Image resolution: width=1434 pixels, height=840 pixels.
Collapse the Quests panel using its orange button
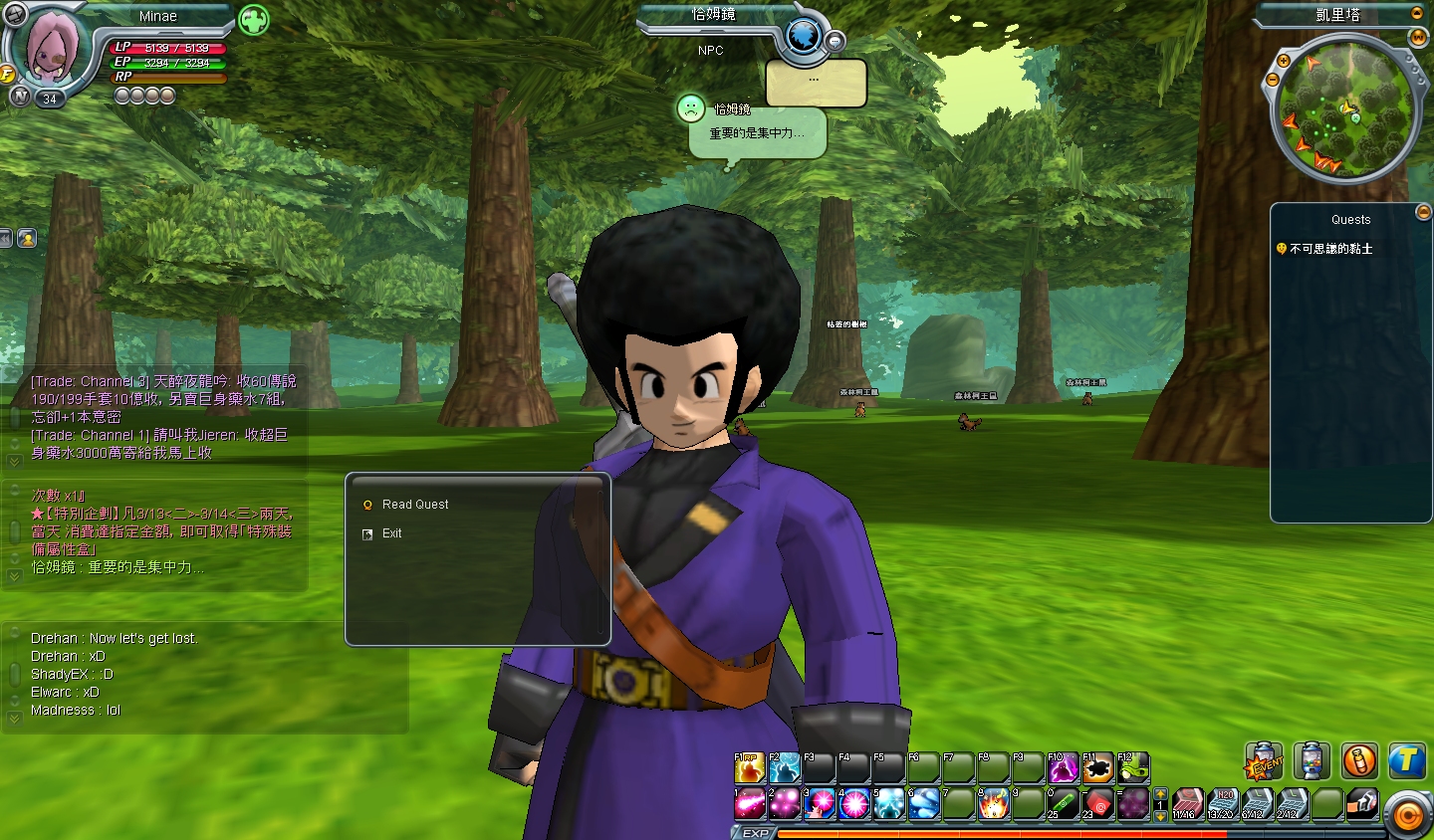pos(1422,211)
